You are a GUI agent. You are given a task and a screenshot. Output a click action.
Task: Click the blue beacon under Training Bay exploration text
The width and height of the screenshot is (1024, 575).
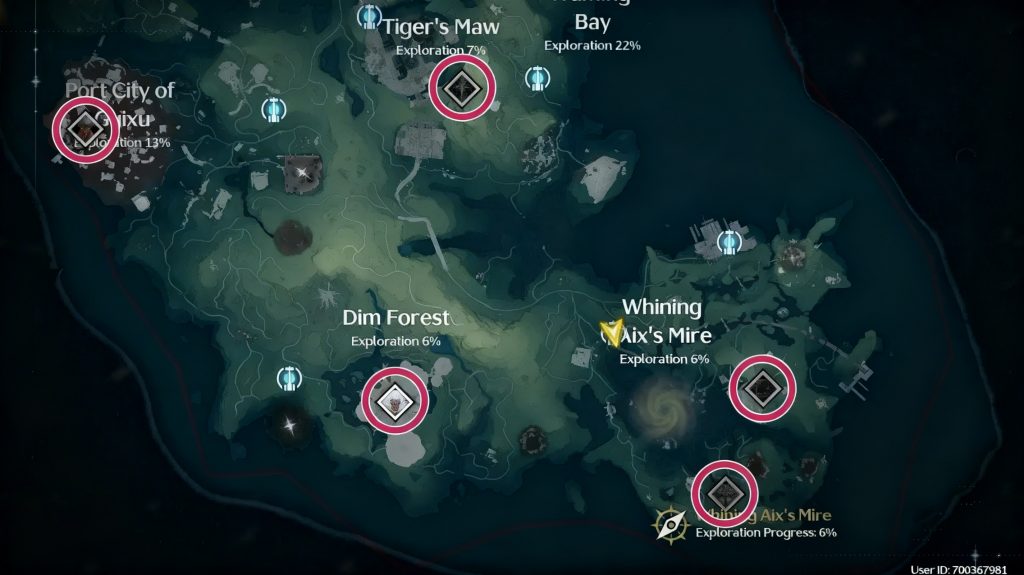(x=538, y=78)
